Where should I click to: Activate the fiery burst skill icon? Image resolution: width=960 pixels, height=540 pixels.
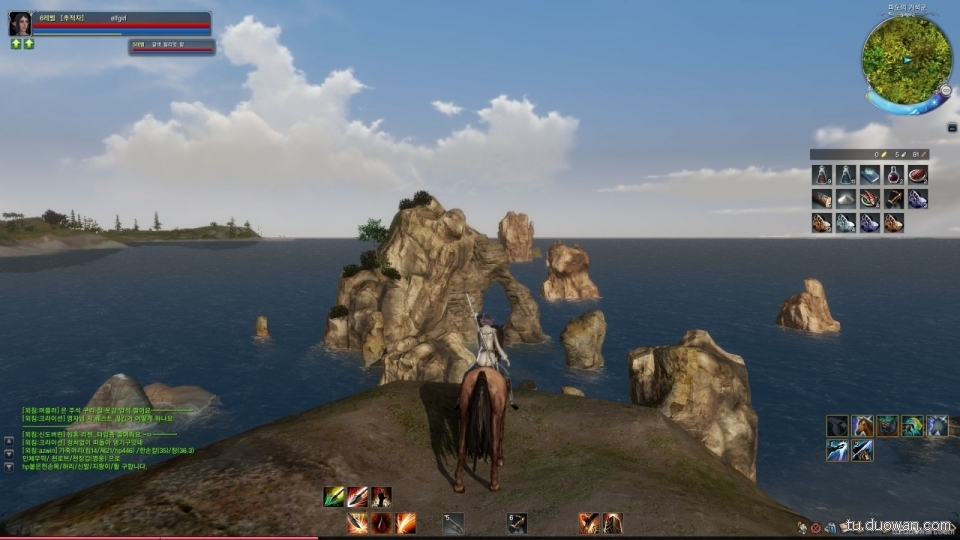point(406,522)
